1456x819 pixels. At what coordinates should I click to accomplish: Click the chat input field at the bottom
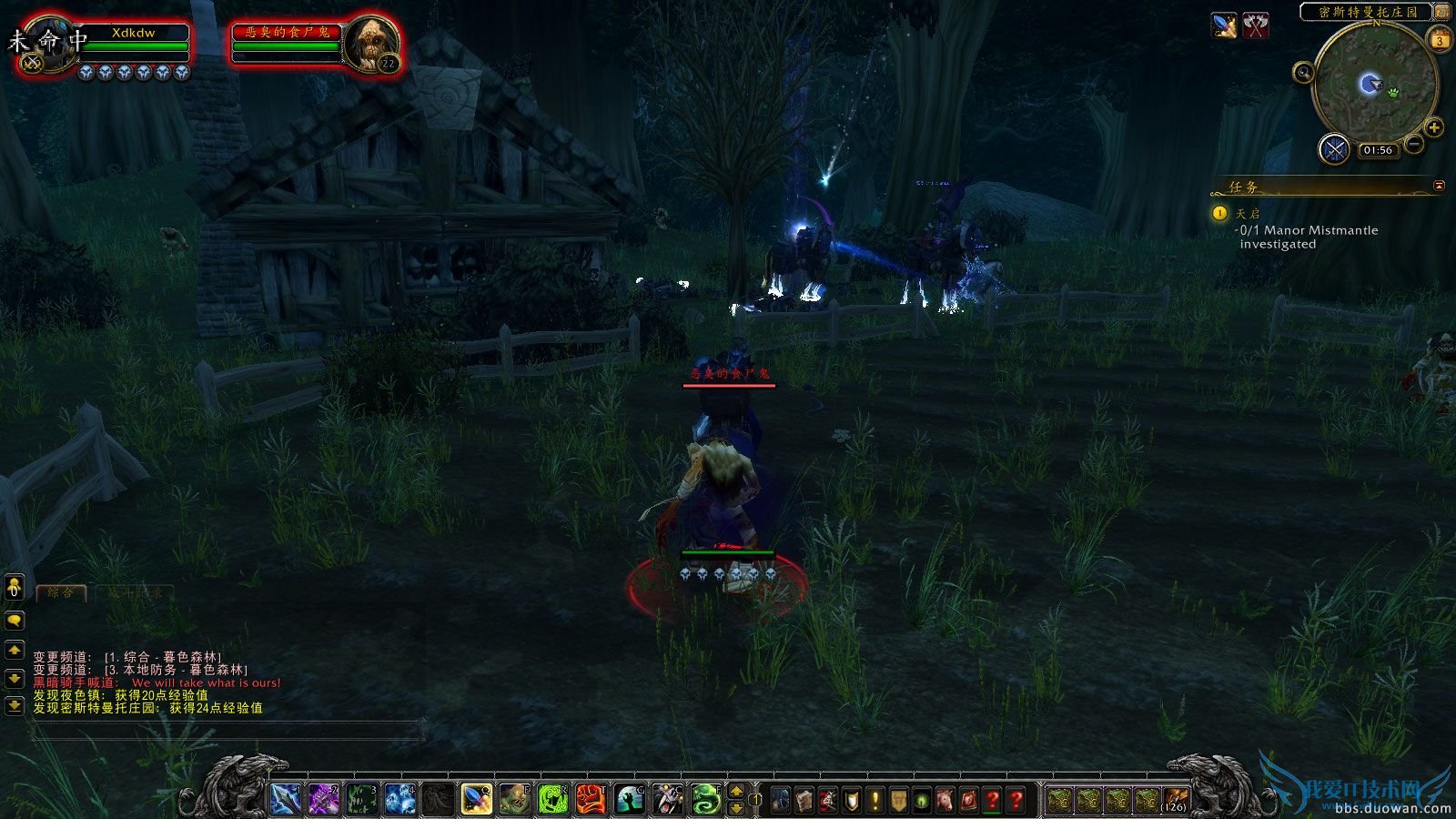coord(227,728)
